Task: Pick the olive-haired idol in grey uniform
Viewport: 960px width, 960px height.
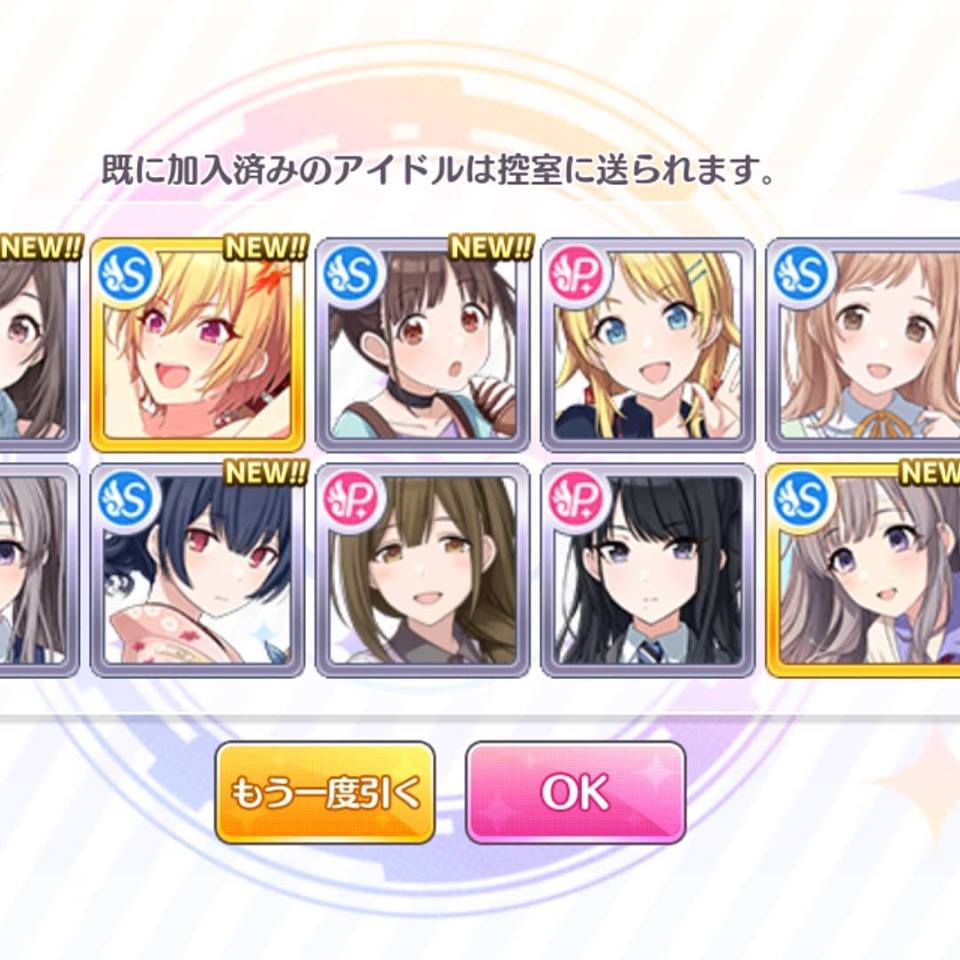Action: coord(423,570)
